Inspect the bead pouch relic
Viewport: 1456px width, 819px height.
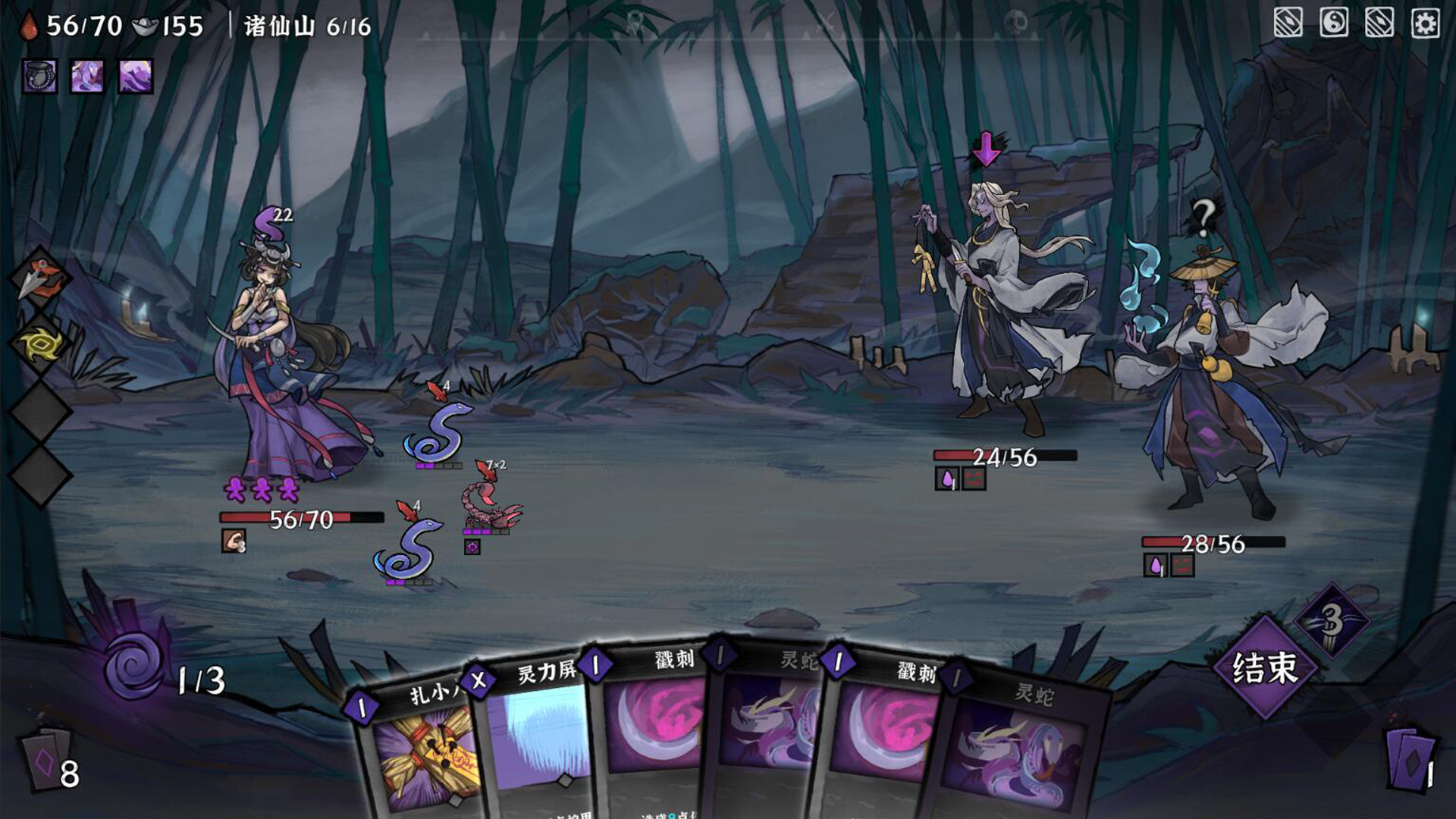39,77
